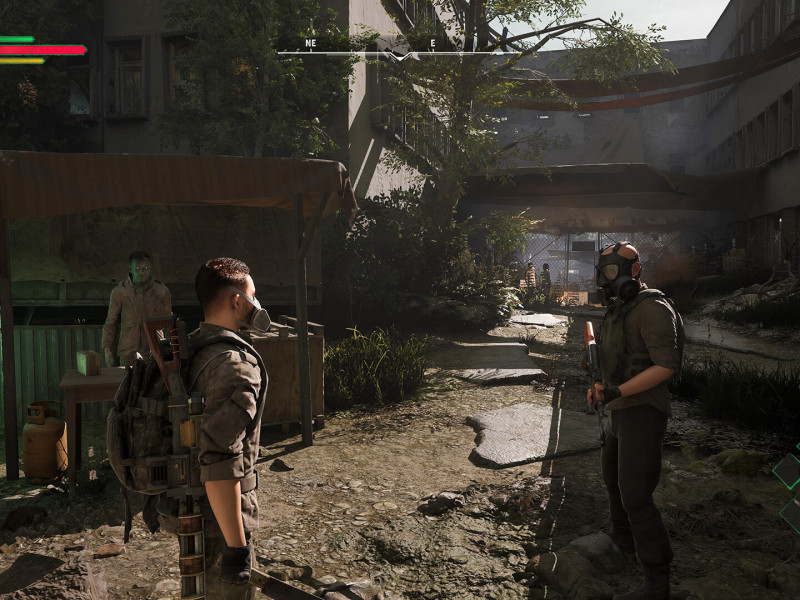Select the E heading on the compass bar
Viewport: 800px width, 600px height.
[432, 44]
